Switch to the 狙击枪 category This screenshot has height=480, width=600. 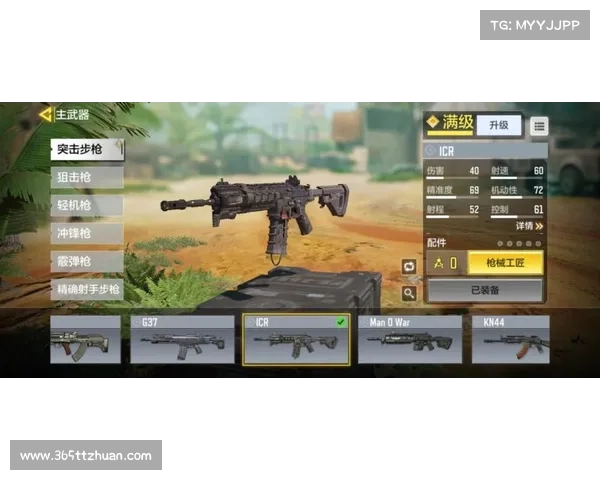[x=87, y=177]
